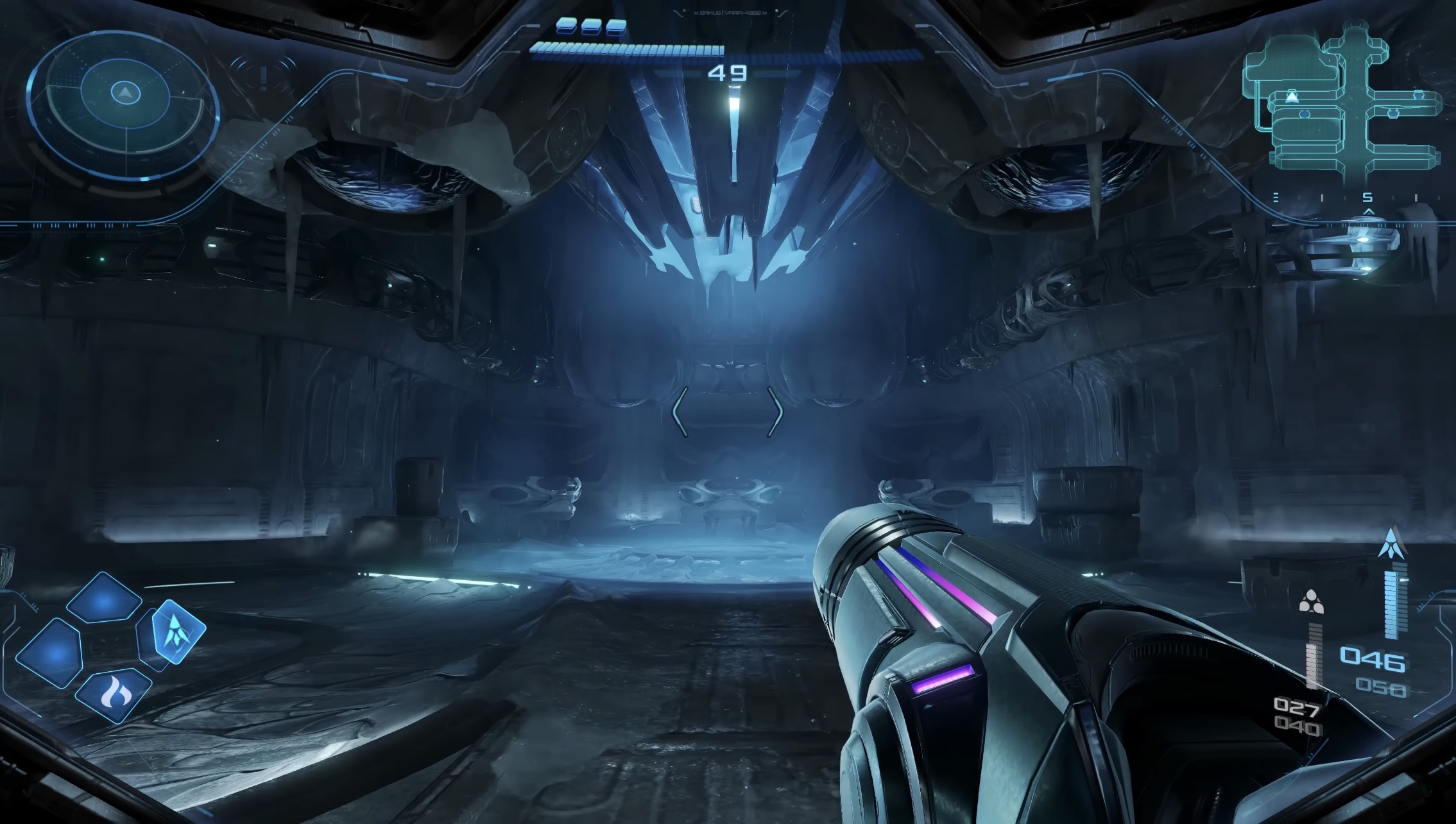Click the missile ammo icon above the gauge

(1391, 543)
